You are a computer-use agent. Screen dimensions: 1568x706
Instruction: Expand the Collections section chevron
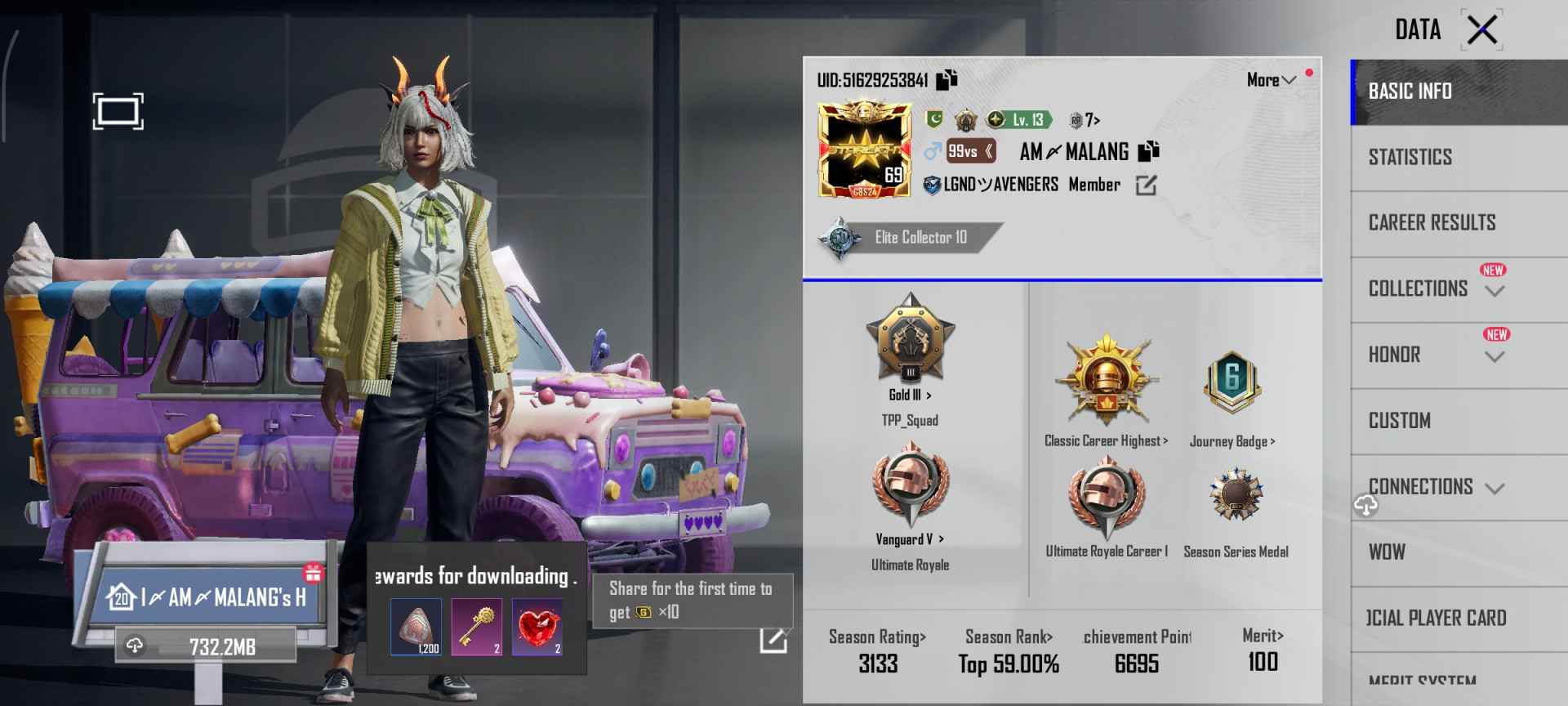1495,292
